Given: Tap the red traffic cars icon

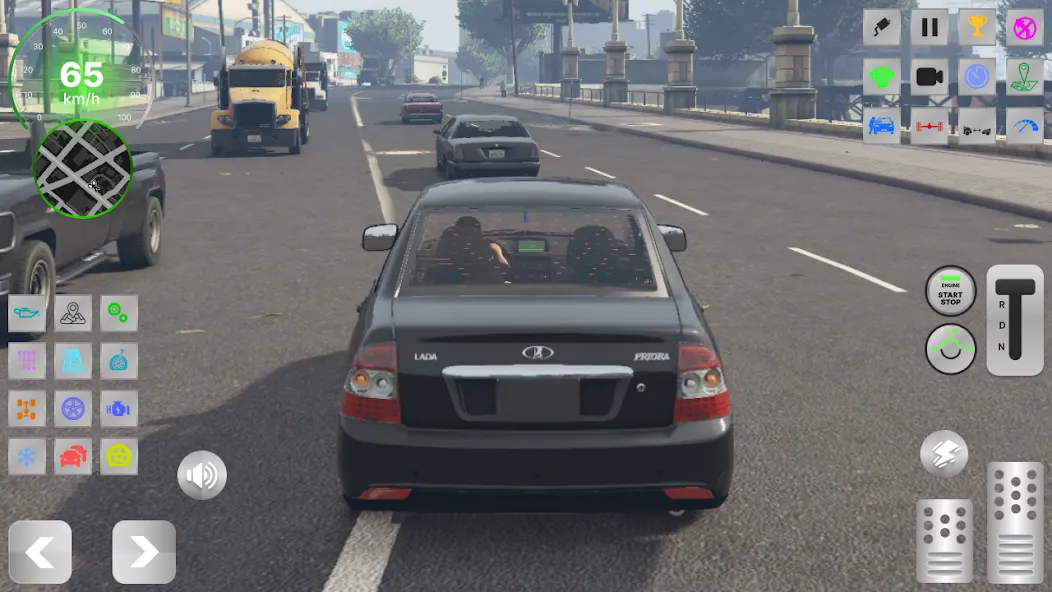Looking at the screenshot, I should click(73, 457).
